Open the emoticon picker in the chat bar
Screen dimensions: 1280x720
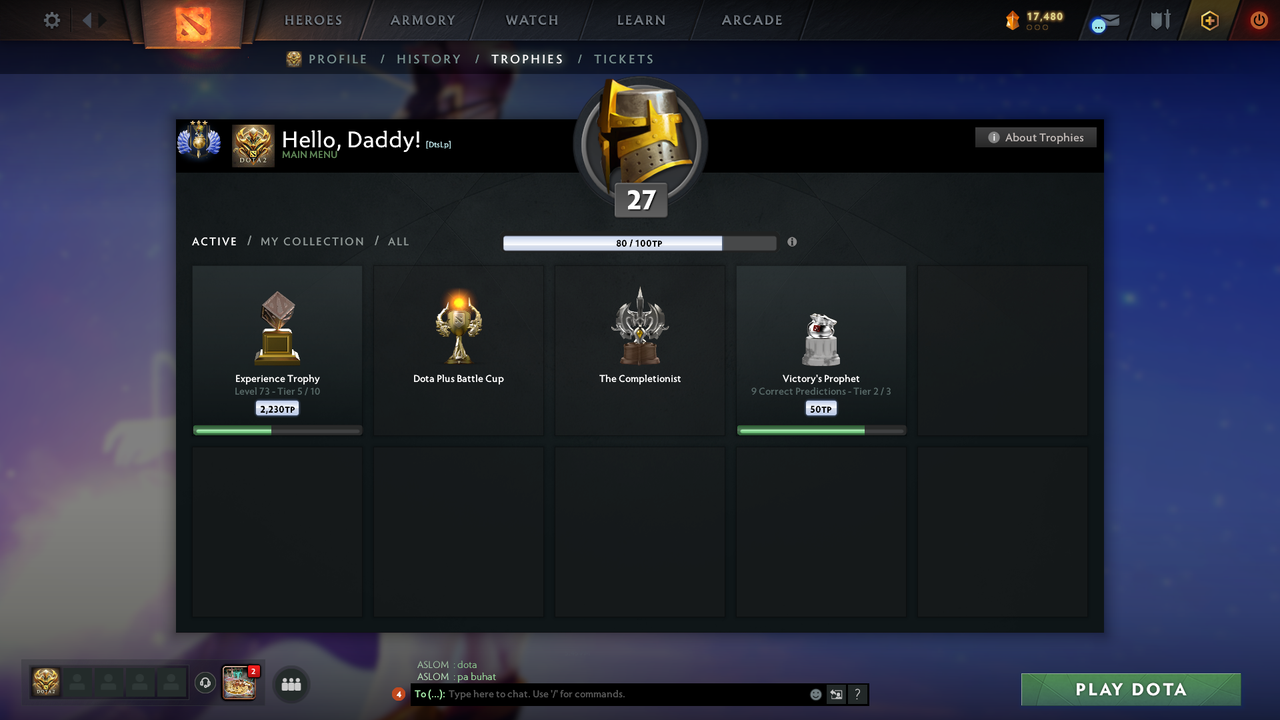(814, 693)
